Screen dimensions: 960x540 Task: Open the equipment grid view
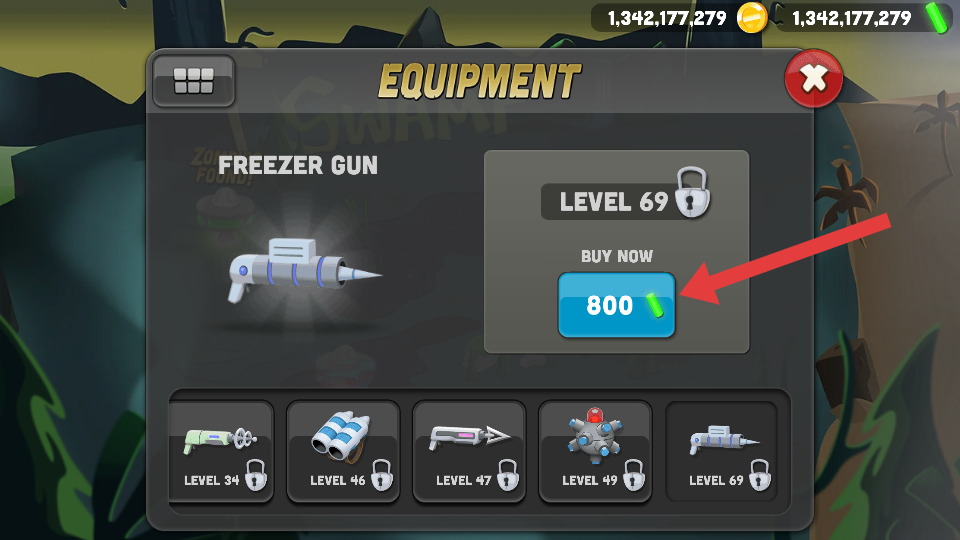193,81
